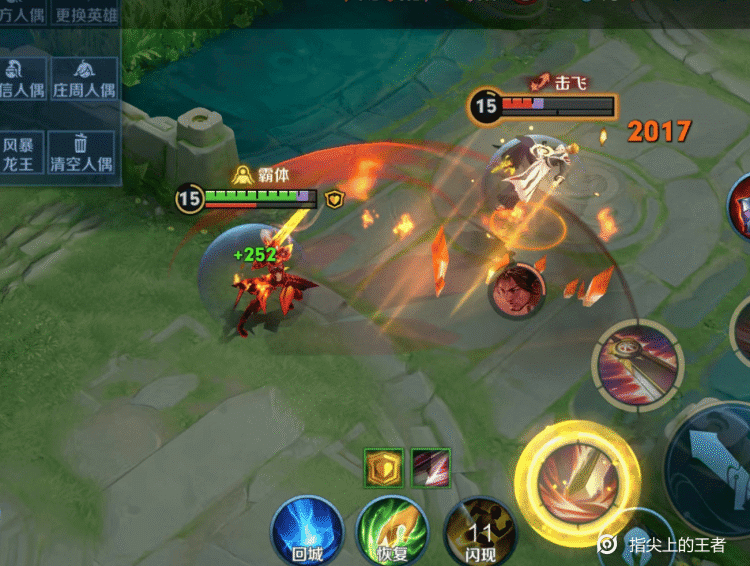Tap the 更换英雄 (change hero) button
The width and height of the screenshot is (750, 566).
point(85,14)
